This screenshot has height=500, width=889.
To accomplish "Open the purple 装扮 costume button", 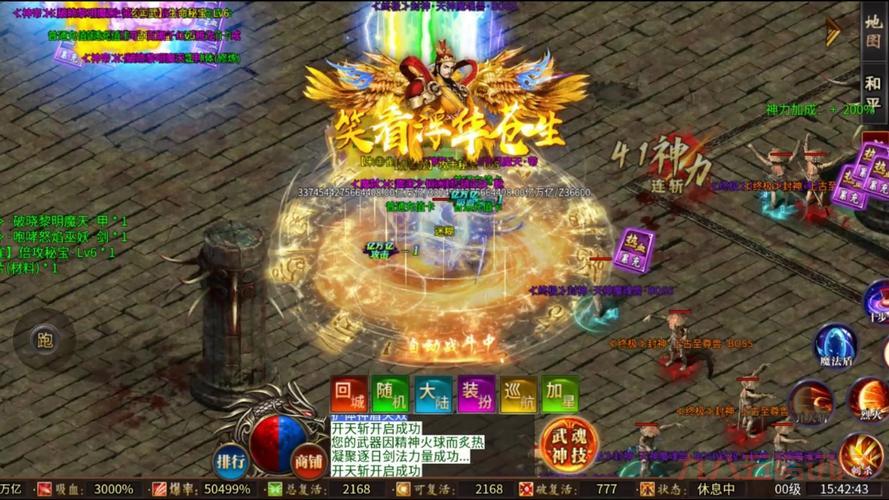I will (x=476, y=394).
